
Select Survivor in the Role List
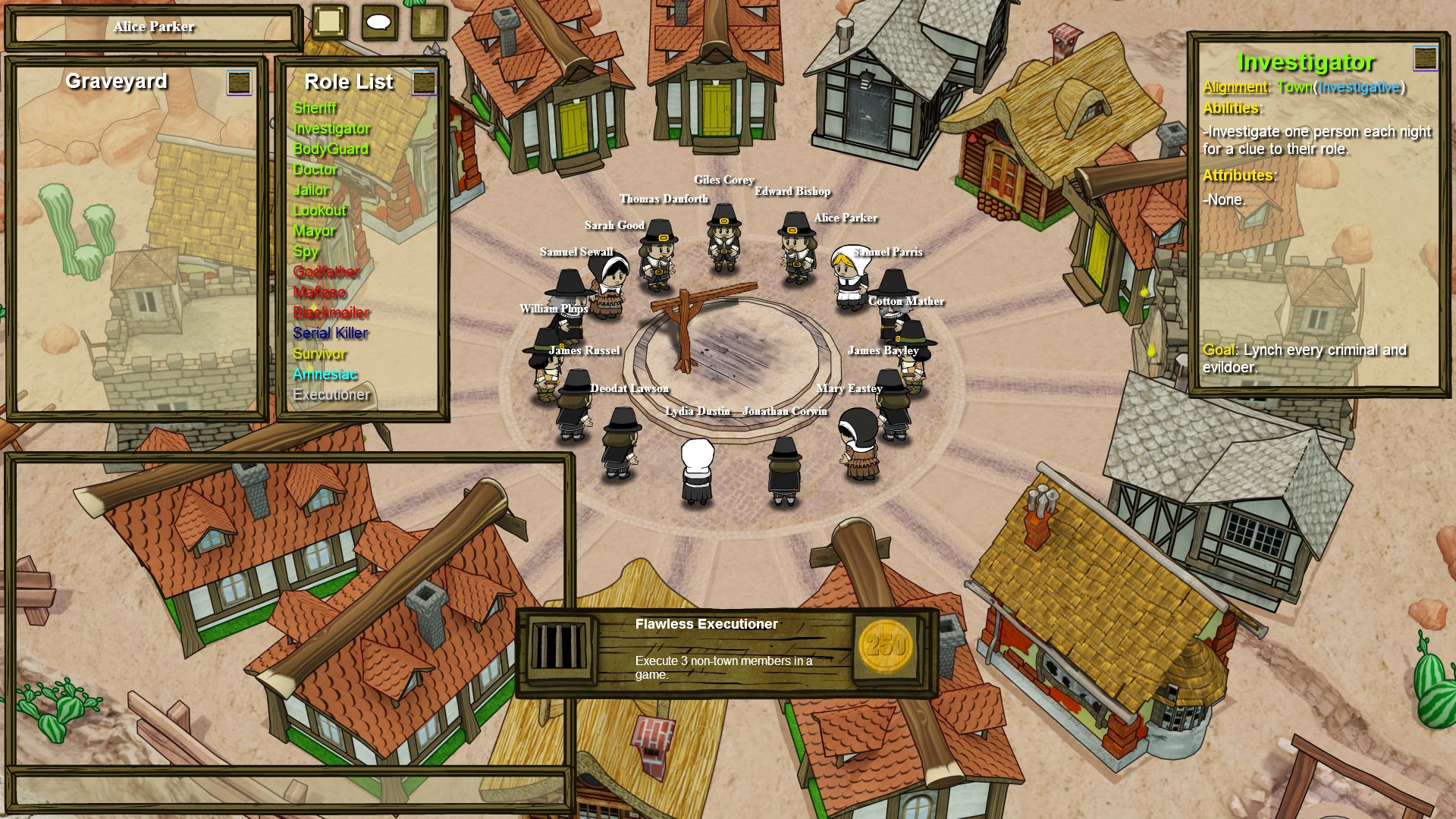319,353
